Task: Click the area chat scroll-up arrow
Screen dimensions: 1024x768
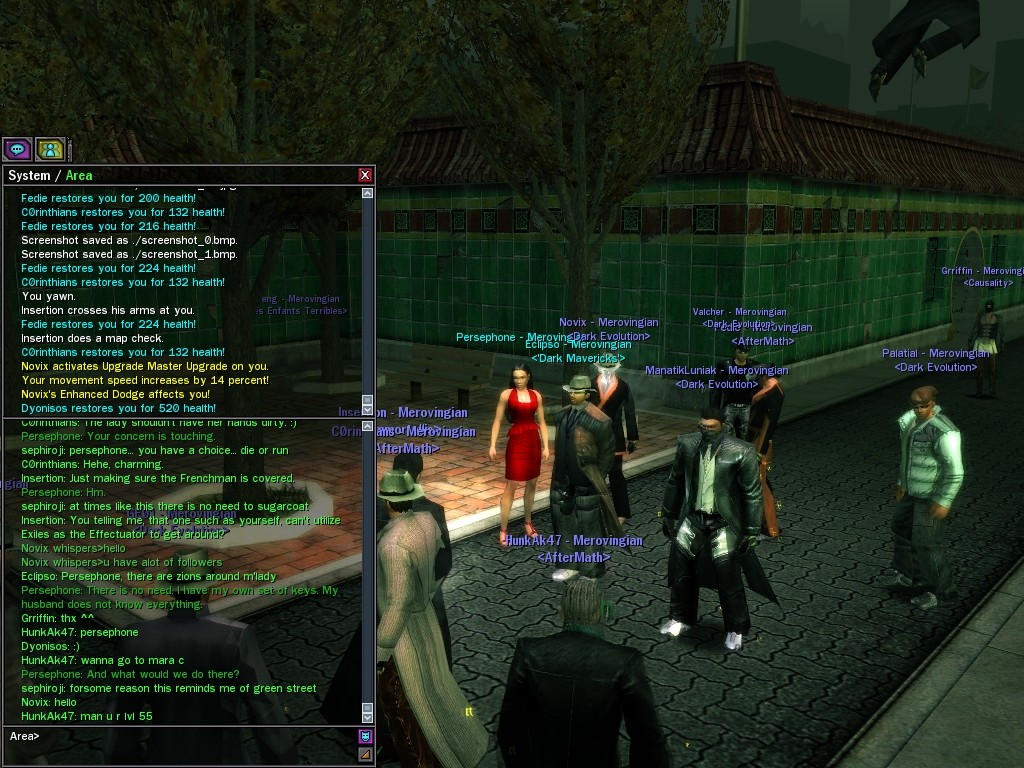Action: click(x=367, y=426)
